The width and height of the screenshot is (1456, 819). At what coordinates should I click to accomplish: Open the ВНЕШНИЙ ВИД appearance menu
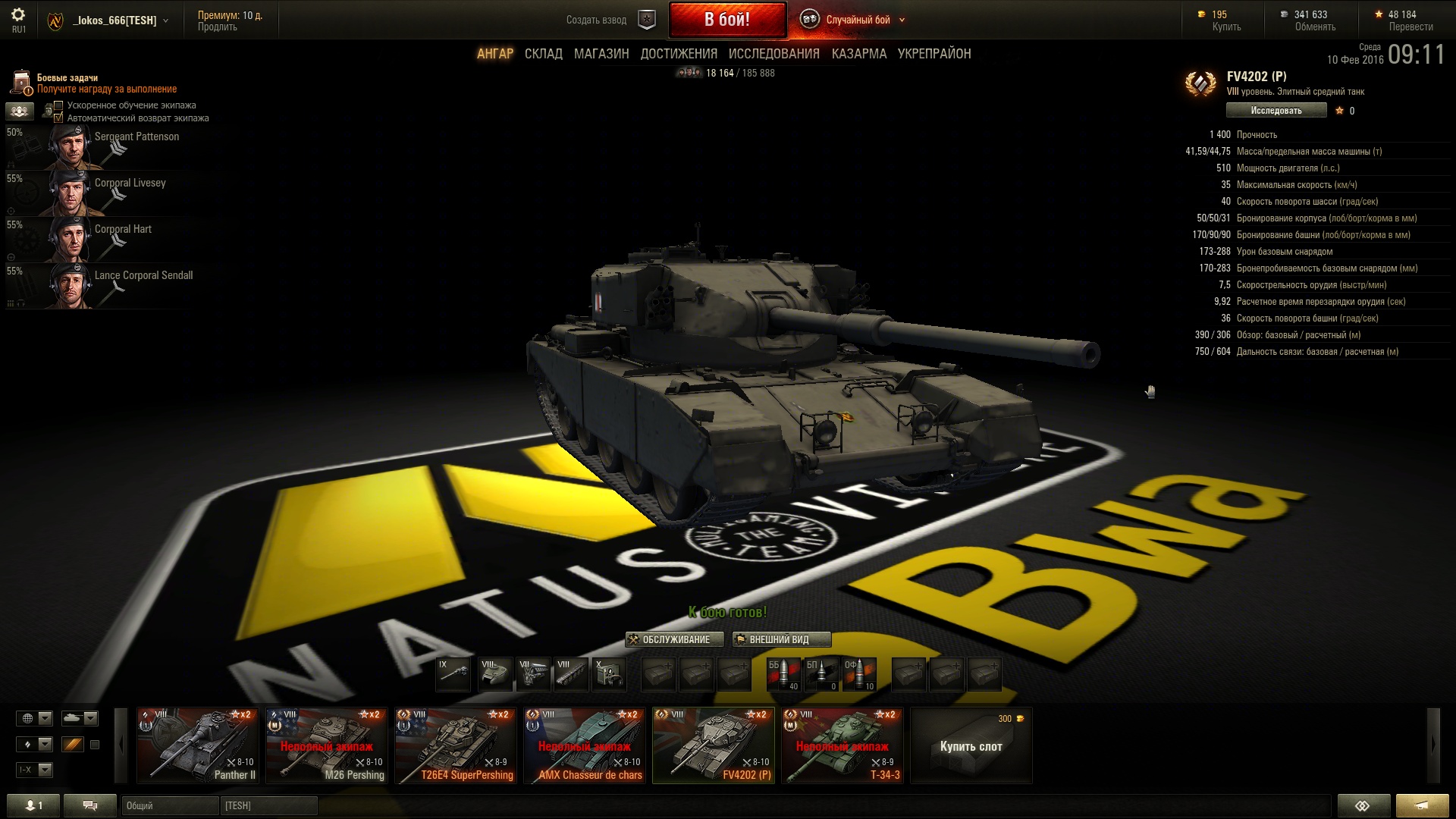click(781, 639)
